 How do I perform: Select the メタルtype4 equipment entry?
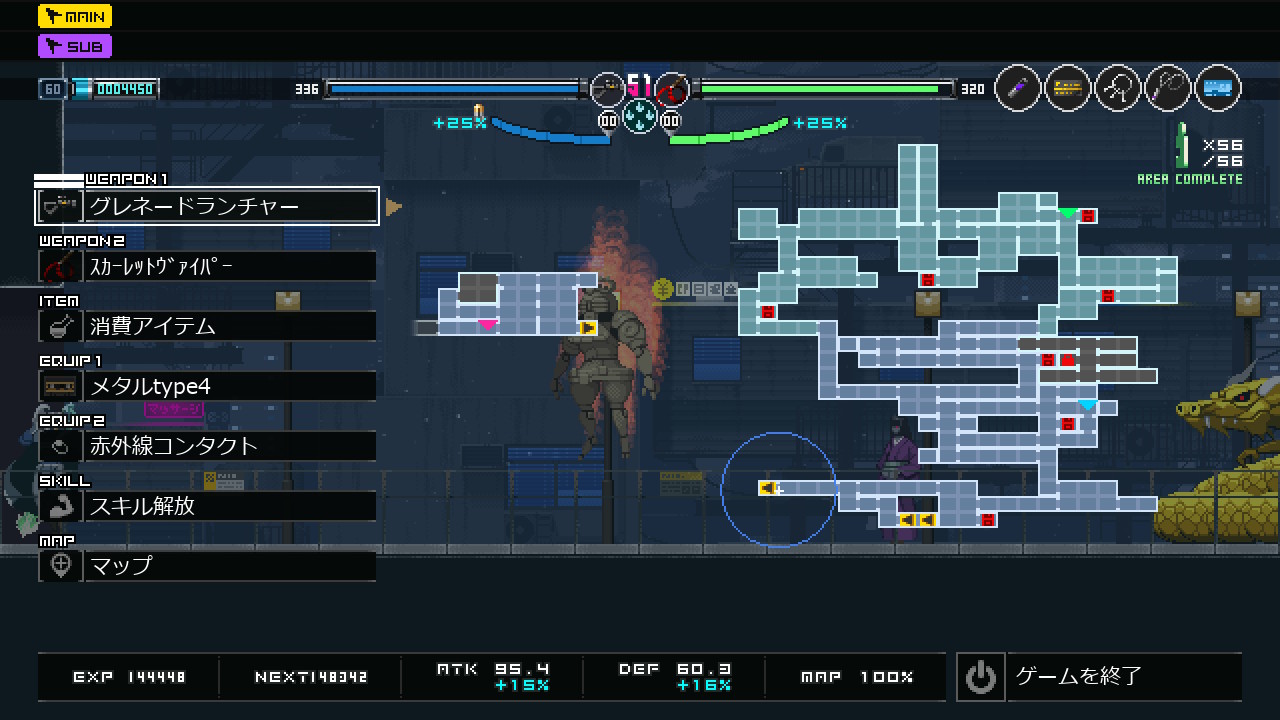click(207, 386)
